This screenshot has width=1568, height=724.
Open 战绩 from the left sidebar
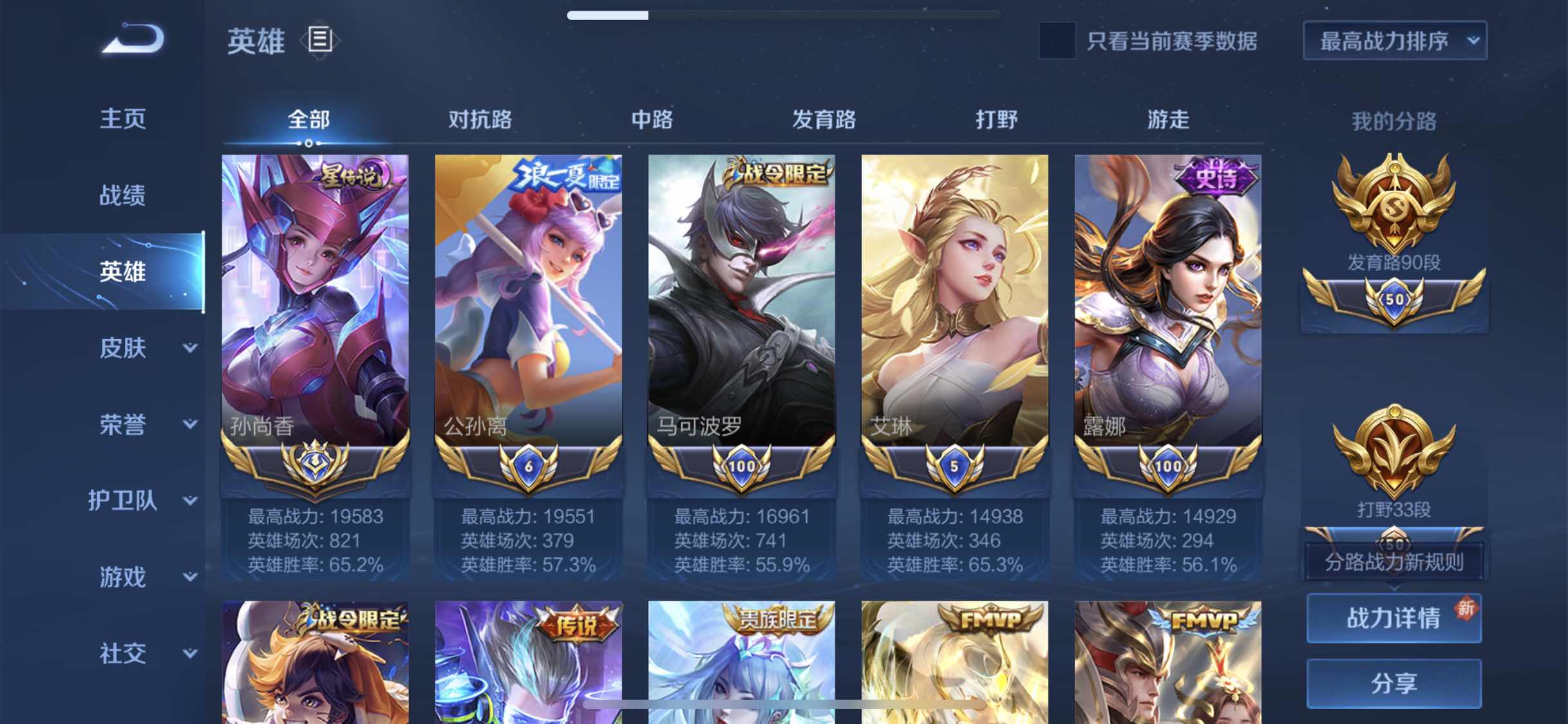pos(123,195)
